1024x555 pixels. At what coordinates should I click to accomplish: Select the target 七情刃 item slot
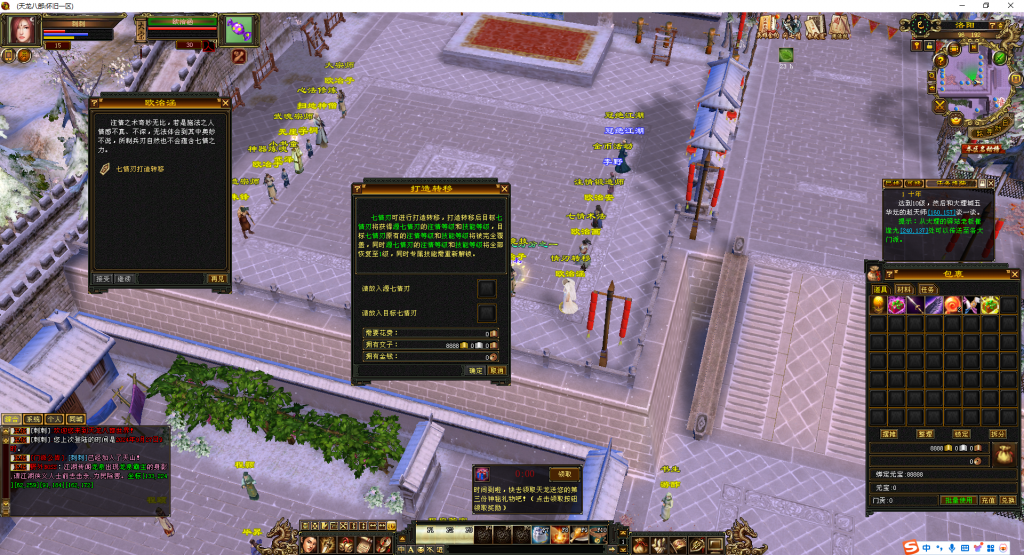point(486,312)
